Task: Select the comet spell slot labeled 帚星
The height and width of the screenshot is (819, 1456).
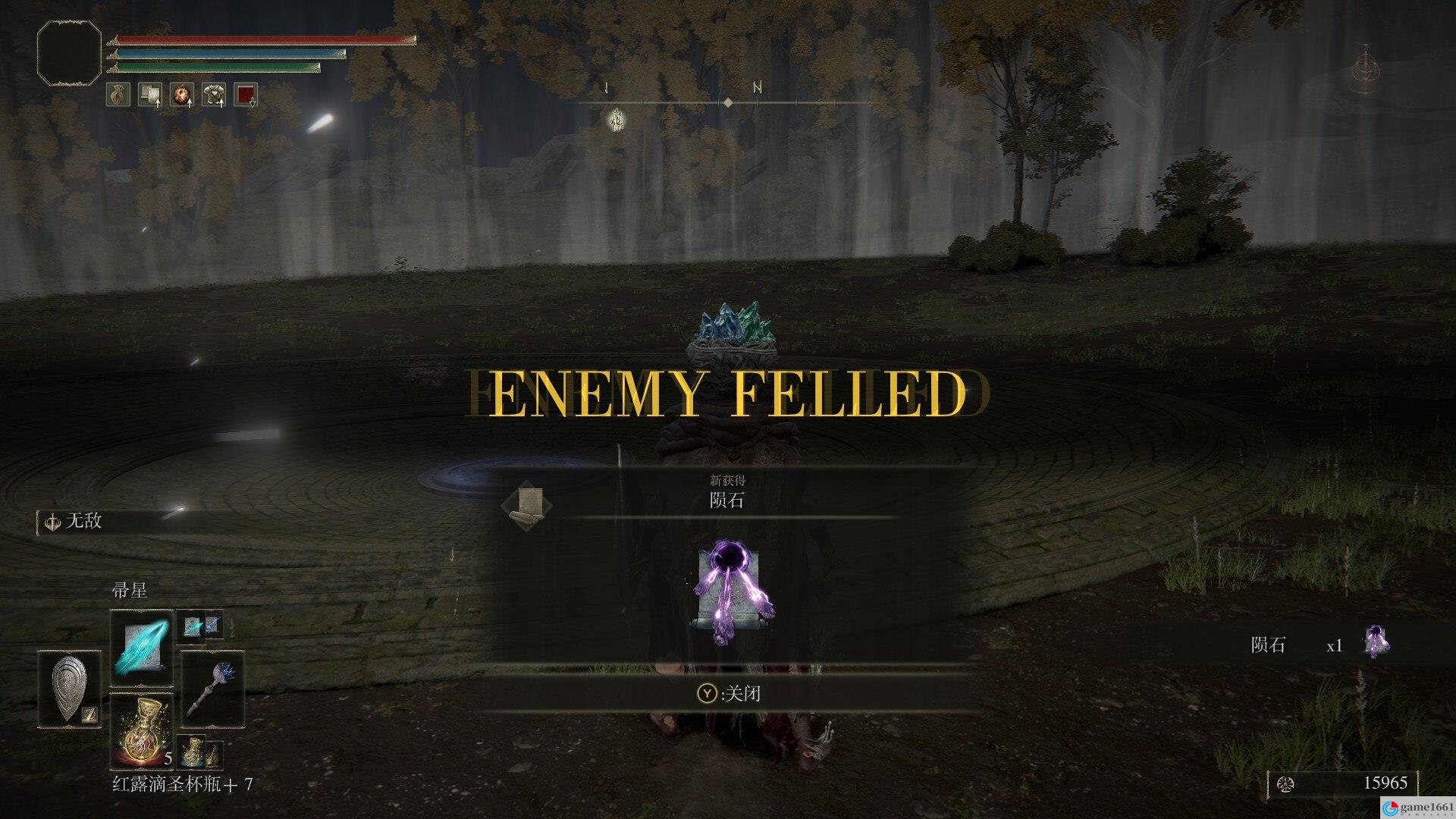Action: point(142,650)
